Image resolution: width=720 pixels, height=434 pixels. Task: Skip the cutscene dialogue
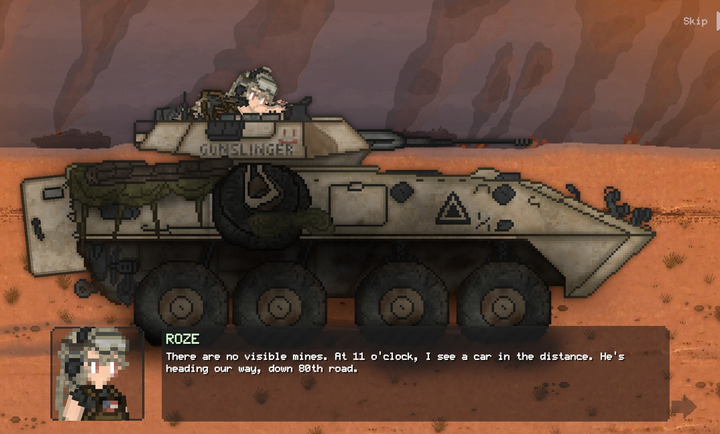[x=696, y=21]
